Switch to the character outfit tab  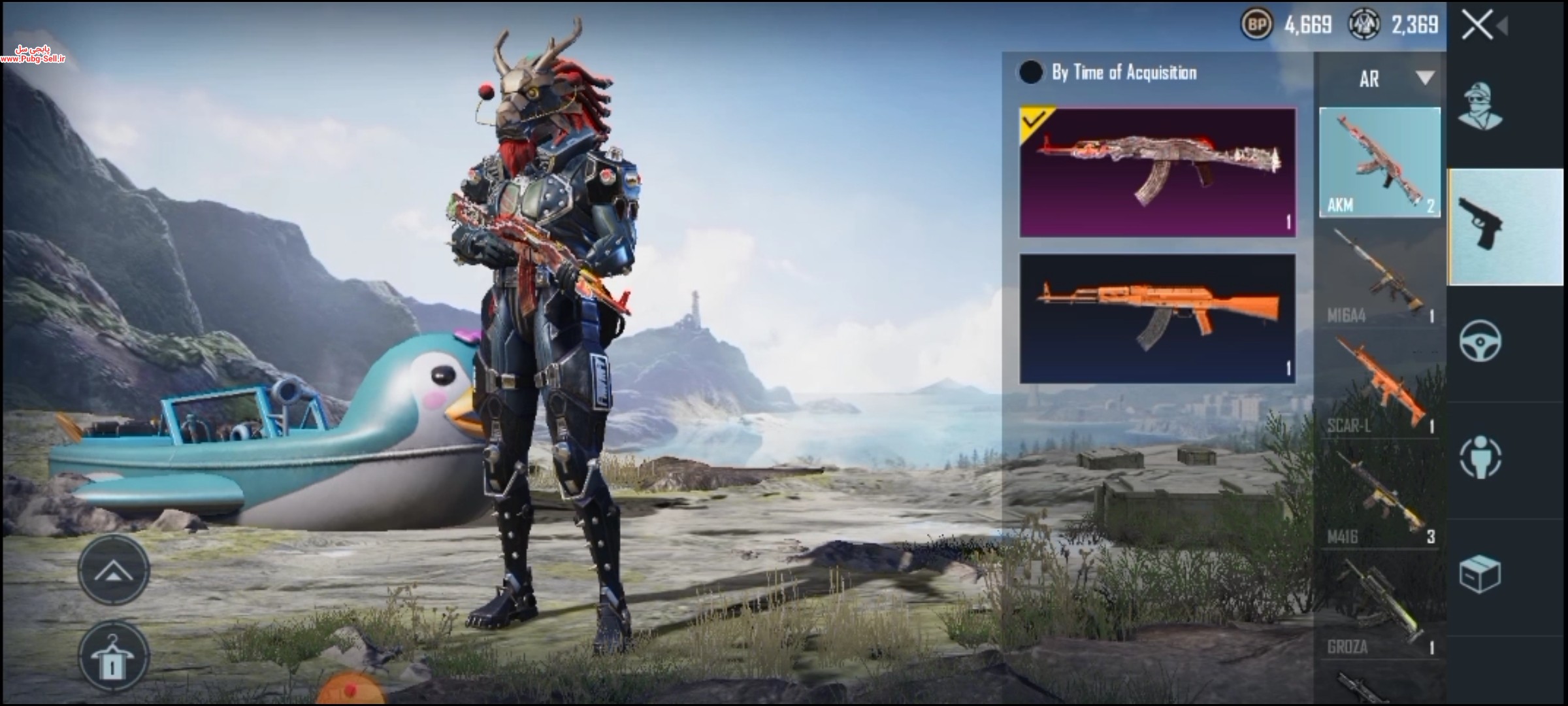tap(1480, 107)
